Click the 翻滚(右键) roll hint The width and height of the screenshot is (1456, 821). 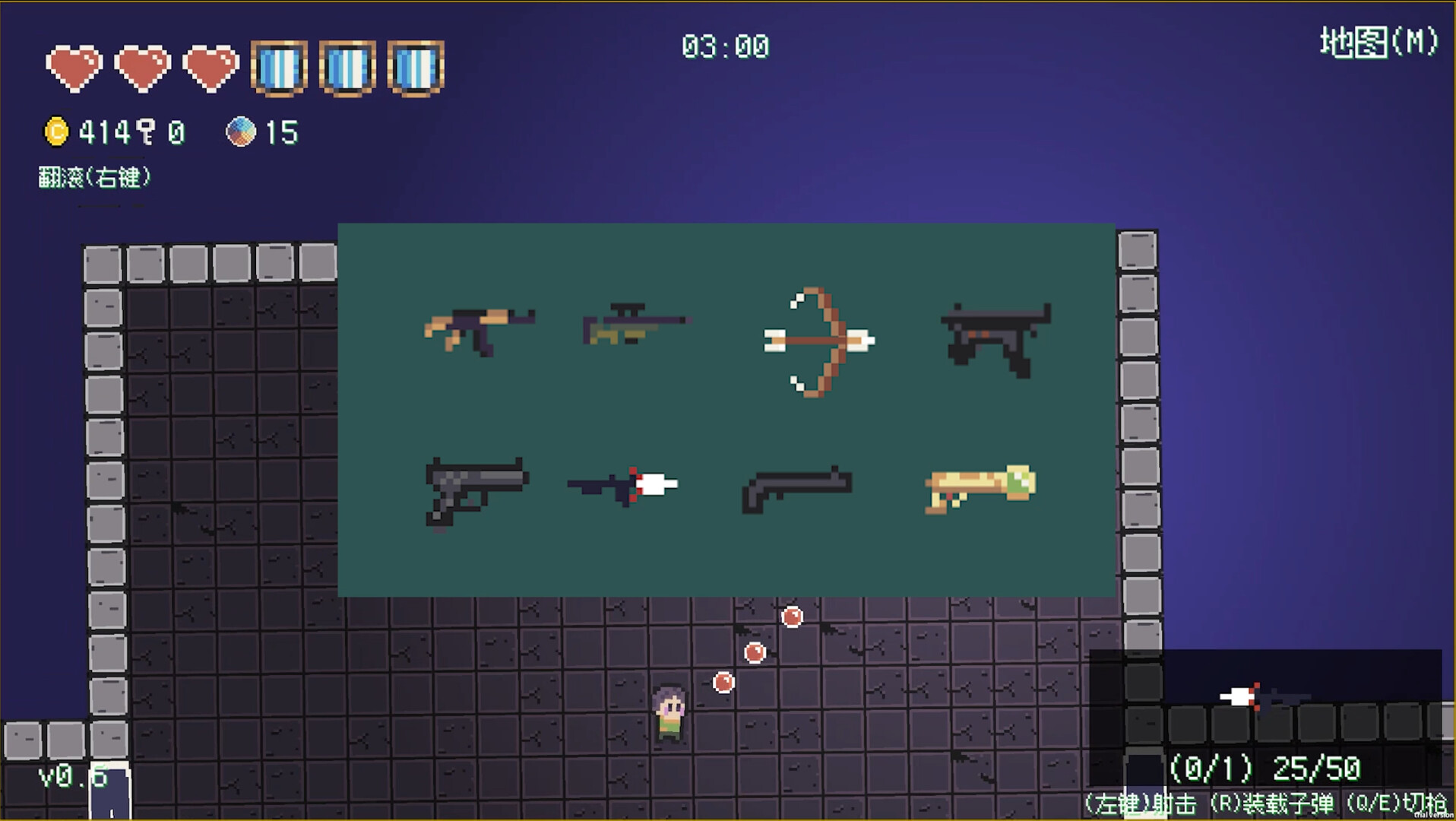(95, 176)
